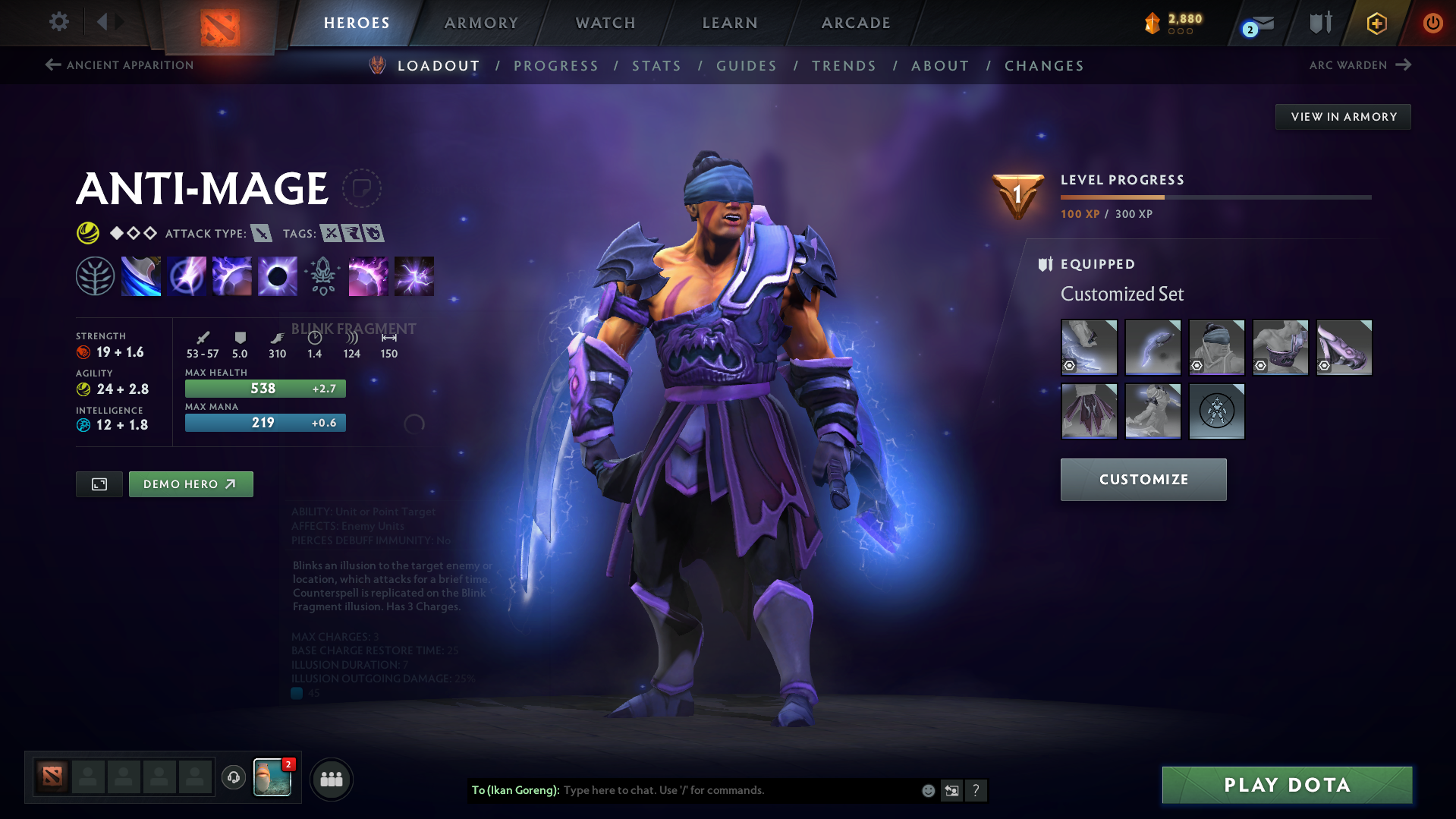Viewport: 1456px width, 819px height.
Task: Select the Mana Void ultimate ability icon
Action: [277, 276]
